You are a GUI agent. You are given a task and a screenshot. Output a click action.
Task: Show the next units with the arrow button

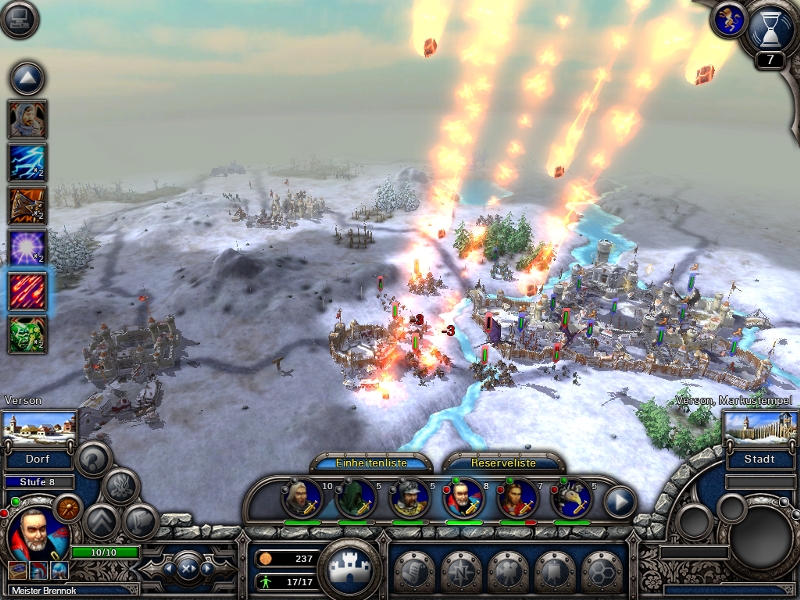(620, 500)
